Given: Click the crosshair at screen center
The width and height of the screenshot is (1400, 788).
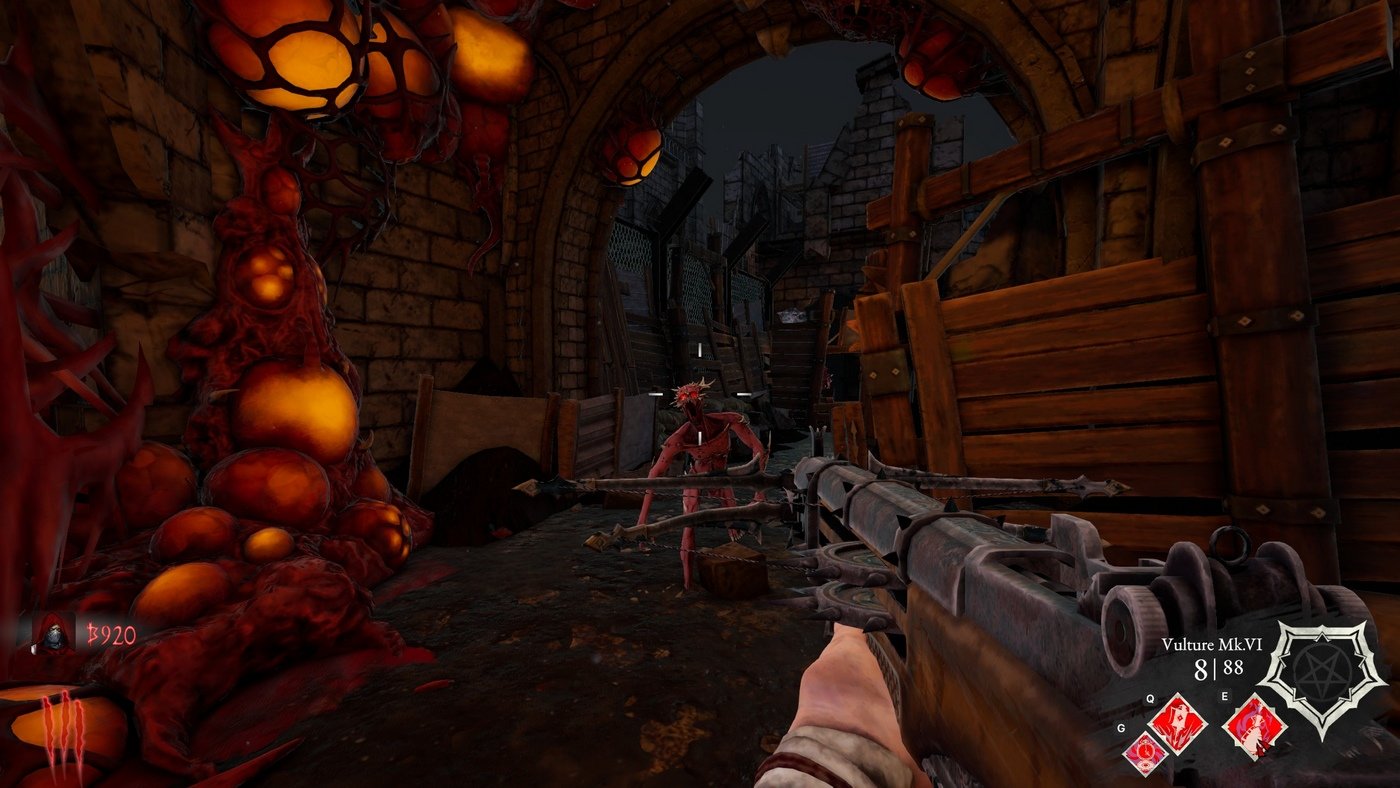Looking at the screenshot, I should coord(700,394).
